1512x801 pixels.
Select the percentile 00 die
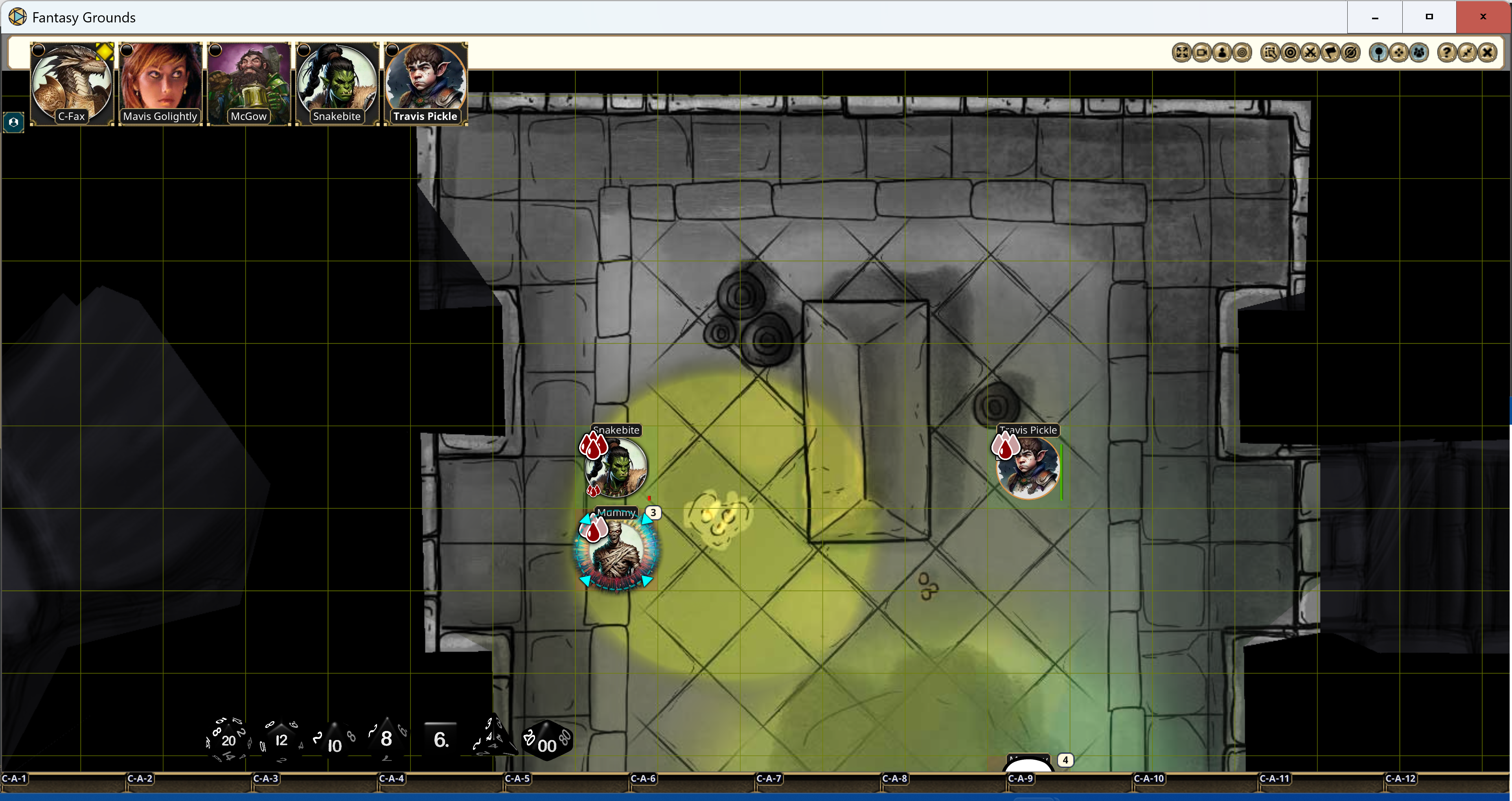coord(547,741)
